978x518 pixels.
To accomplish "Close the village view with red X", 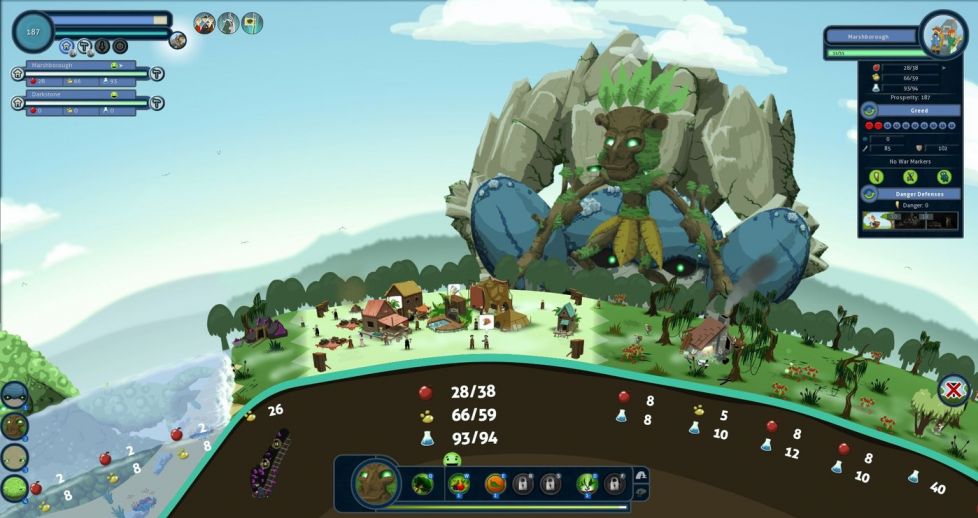I will click(x=954, y=389).
